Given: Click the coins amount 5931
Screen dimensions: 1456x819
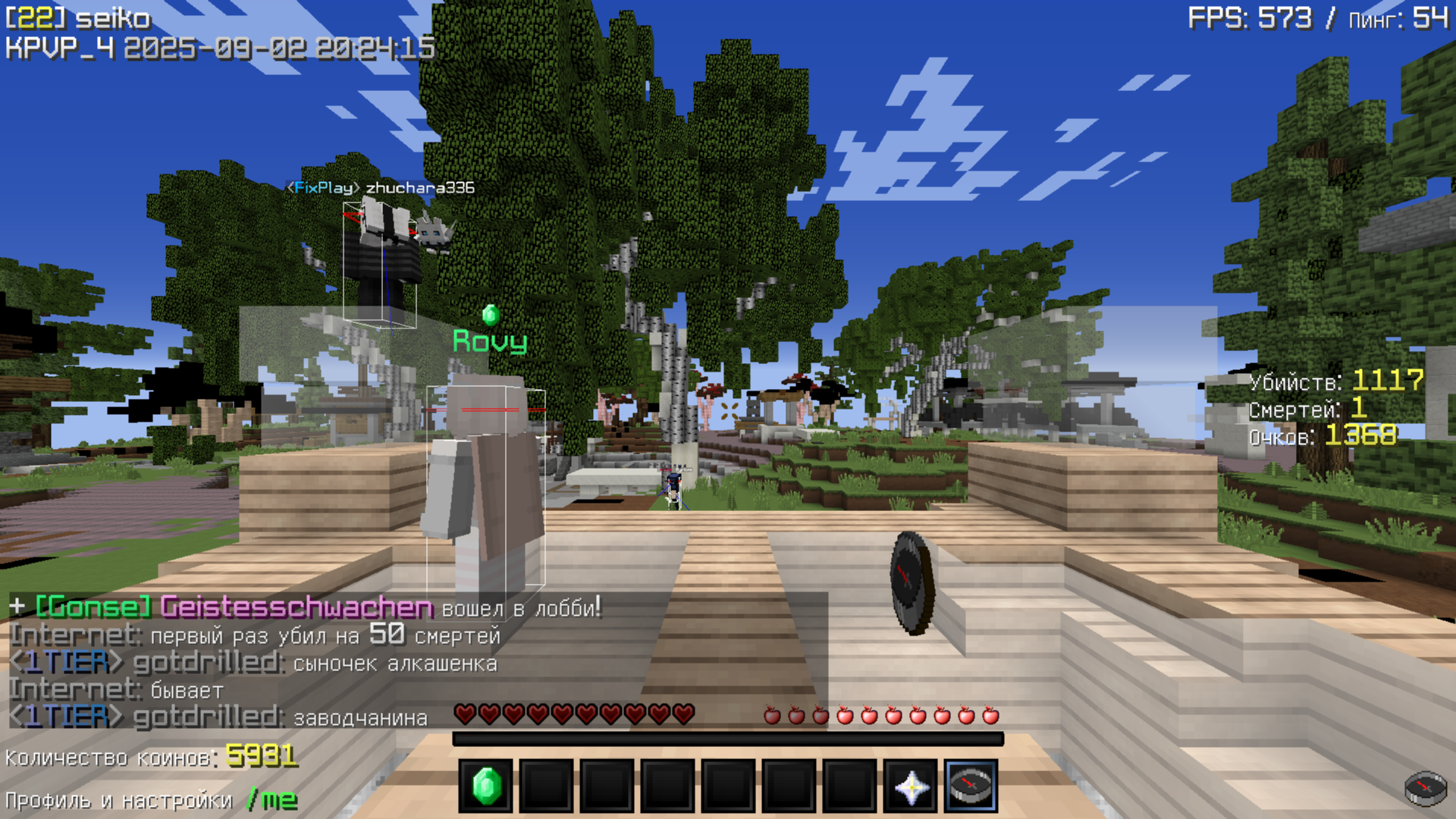Looking at the screenshot, I should (262, 756).
